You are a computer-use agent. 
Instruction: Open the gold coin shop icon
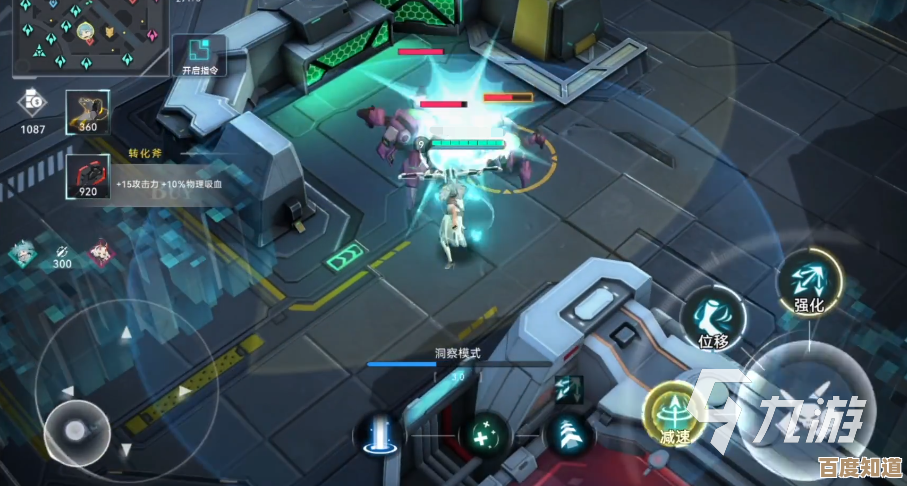32,103
